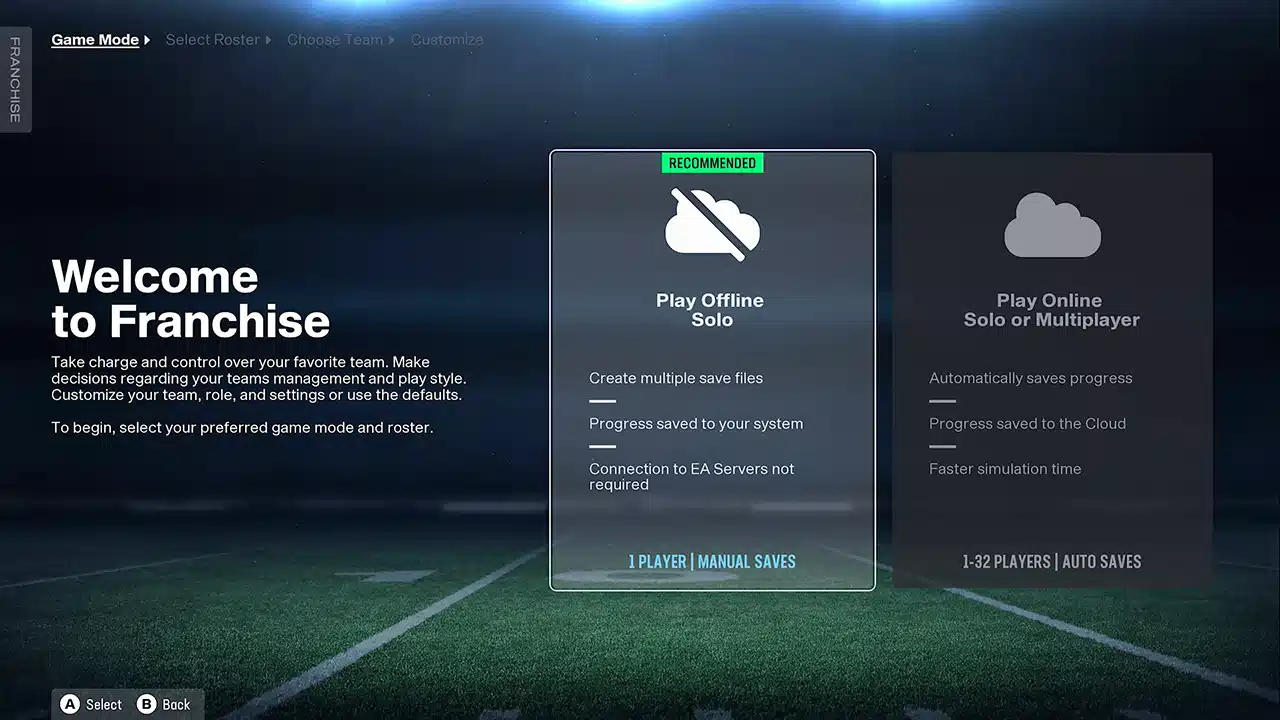Expand the Select Roster arrow chevron
The height and width of the screenshot is (720, 1280).
266,40
